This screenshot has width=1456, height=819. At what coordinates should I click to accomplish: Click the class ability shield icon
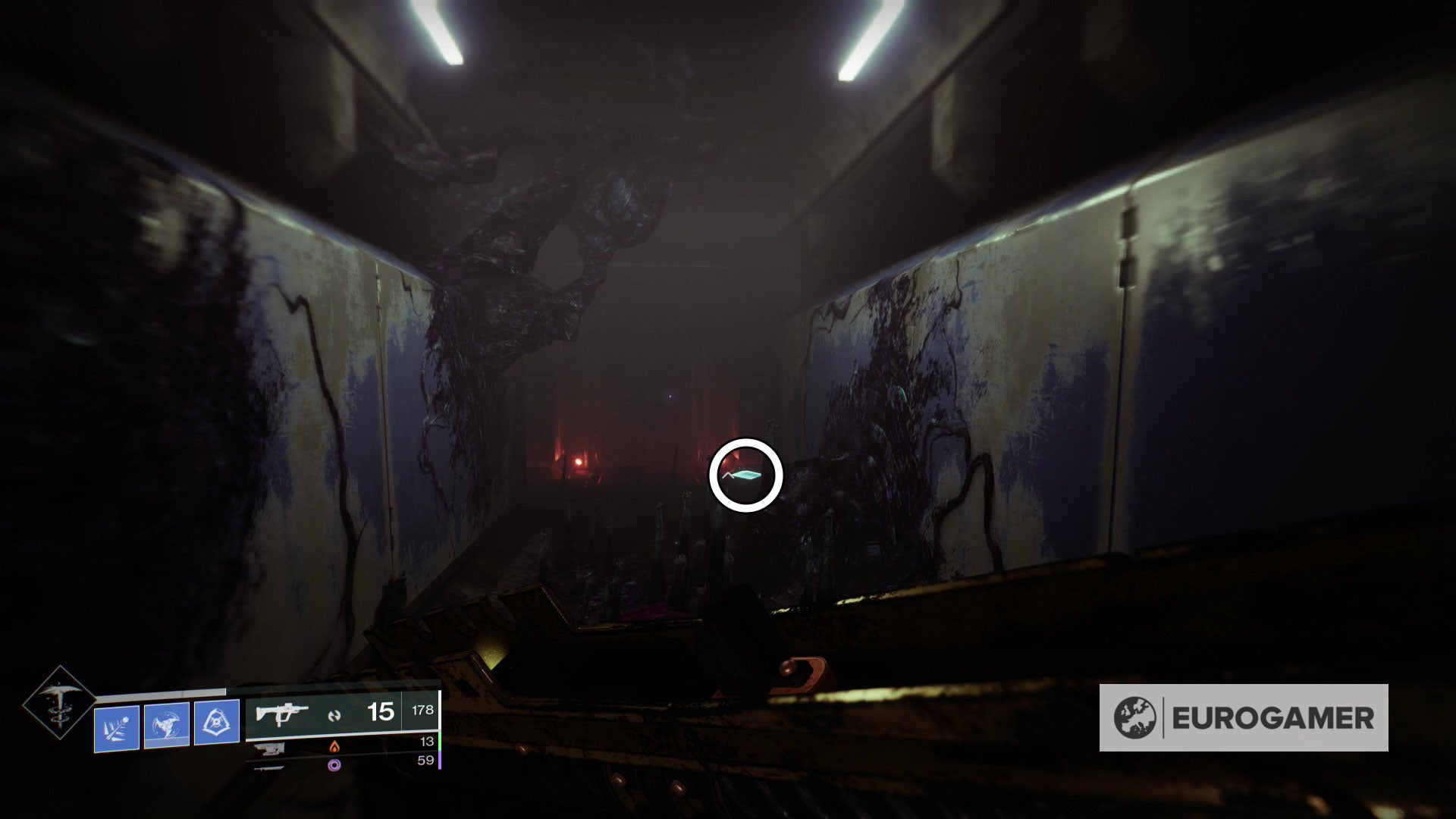coord(217,723)
